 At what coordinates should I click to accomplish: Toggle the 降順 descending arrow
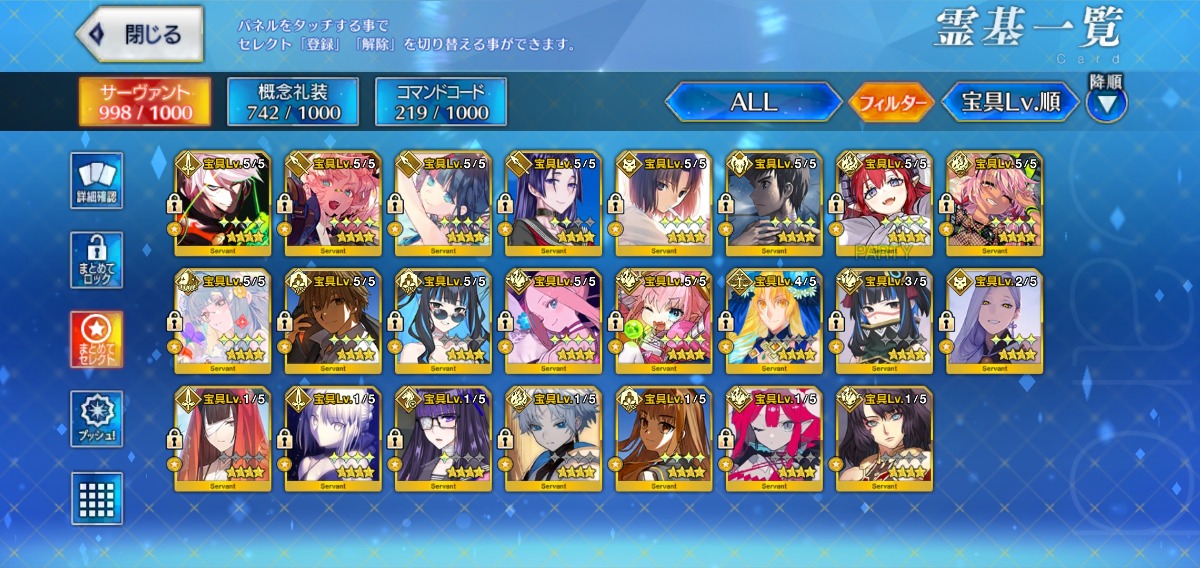point(1106,103)
